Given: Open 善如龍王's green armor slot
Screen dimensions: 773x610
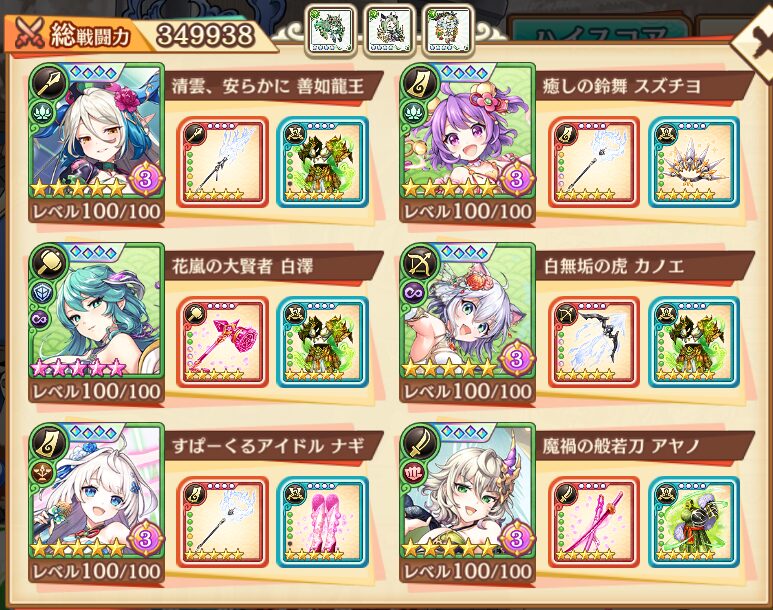Looking at the screenshot, I should 322,162.
